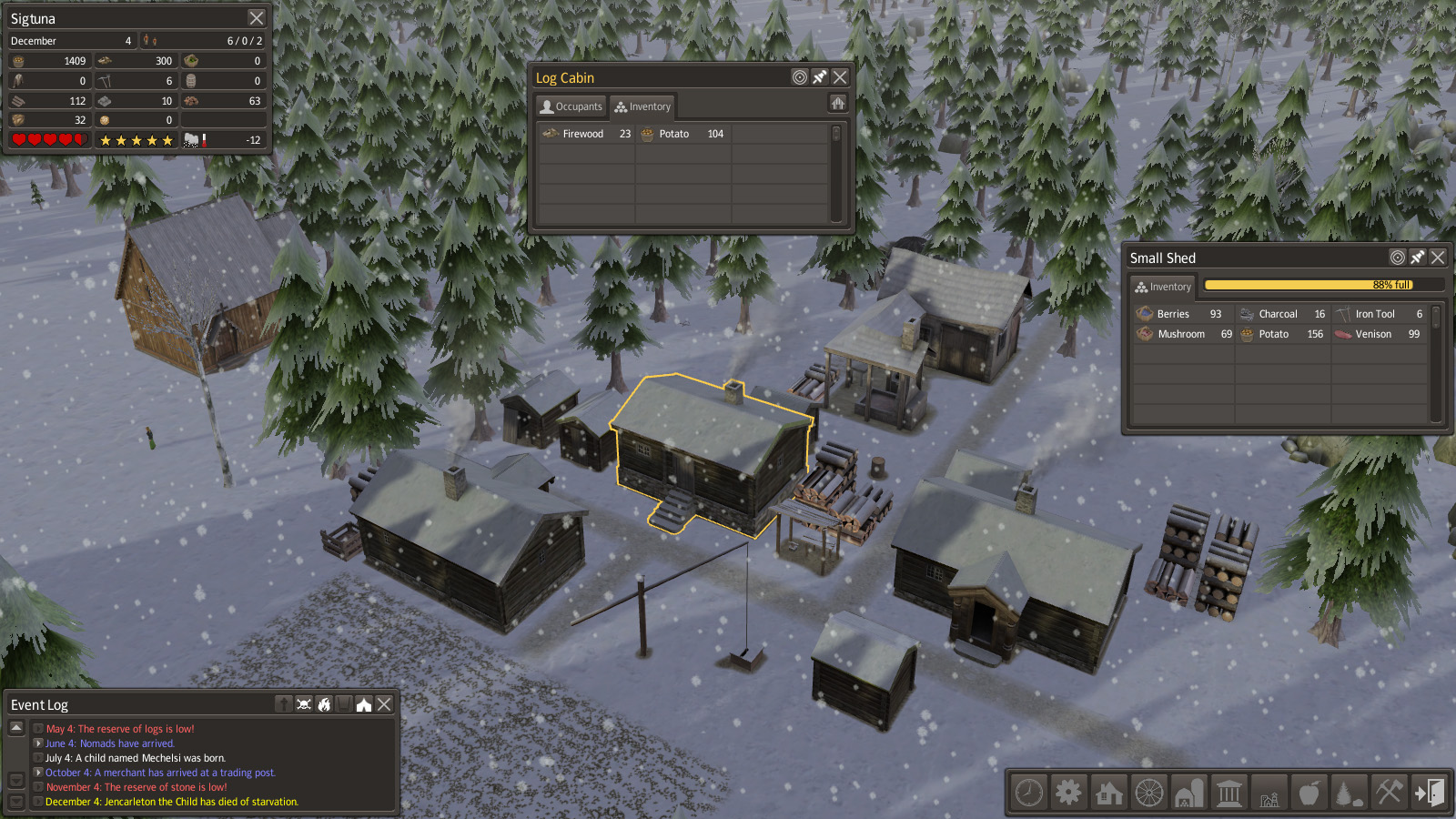Close the Log Cabin window
Screen dimensions: 1456x819
(x=840, y=77)
